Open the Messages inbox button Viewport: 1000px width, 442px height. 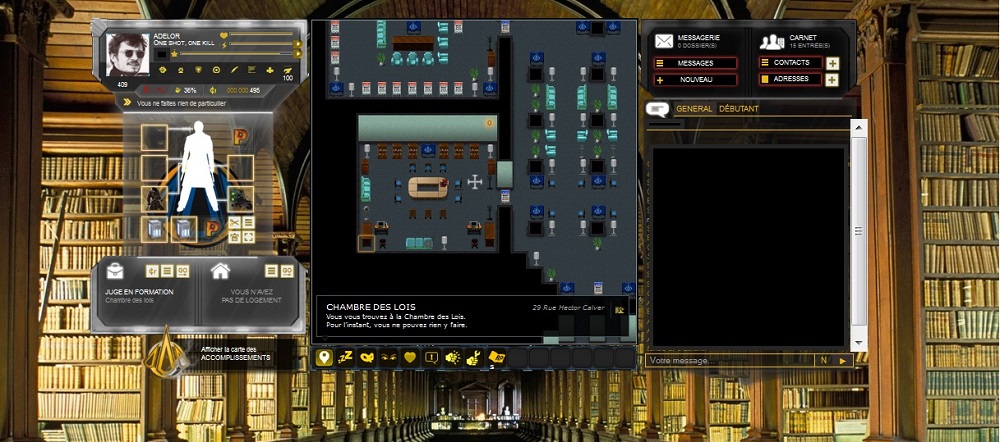(696, 63)
